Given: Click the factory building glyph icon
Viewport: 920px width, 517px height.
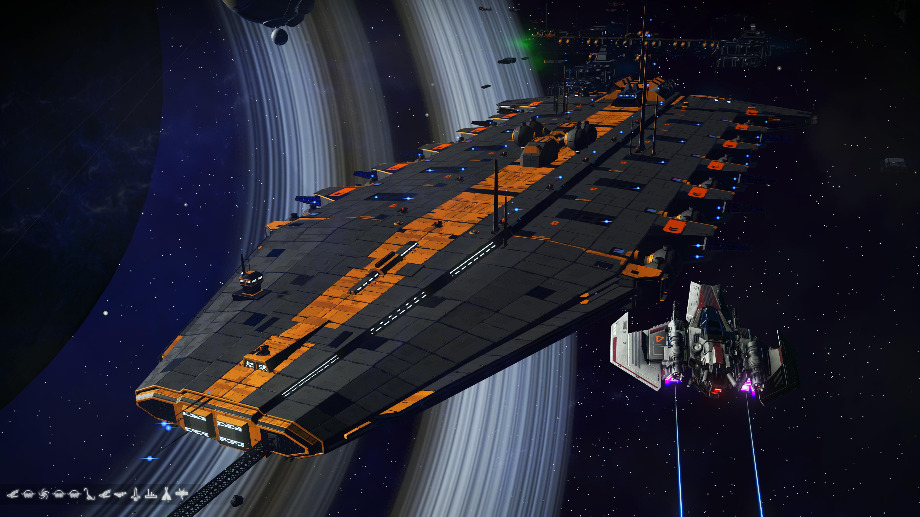Looking at the screenshot, I should 150,494.
